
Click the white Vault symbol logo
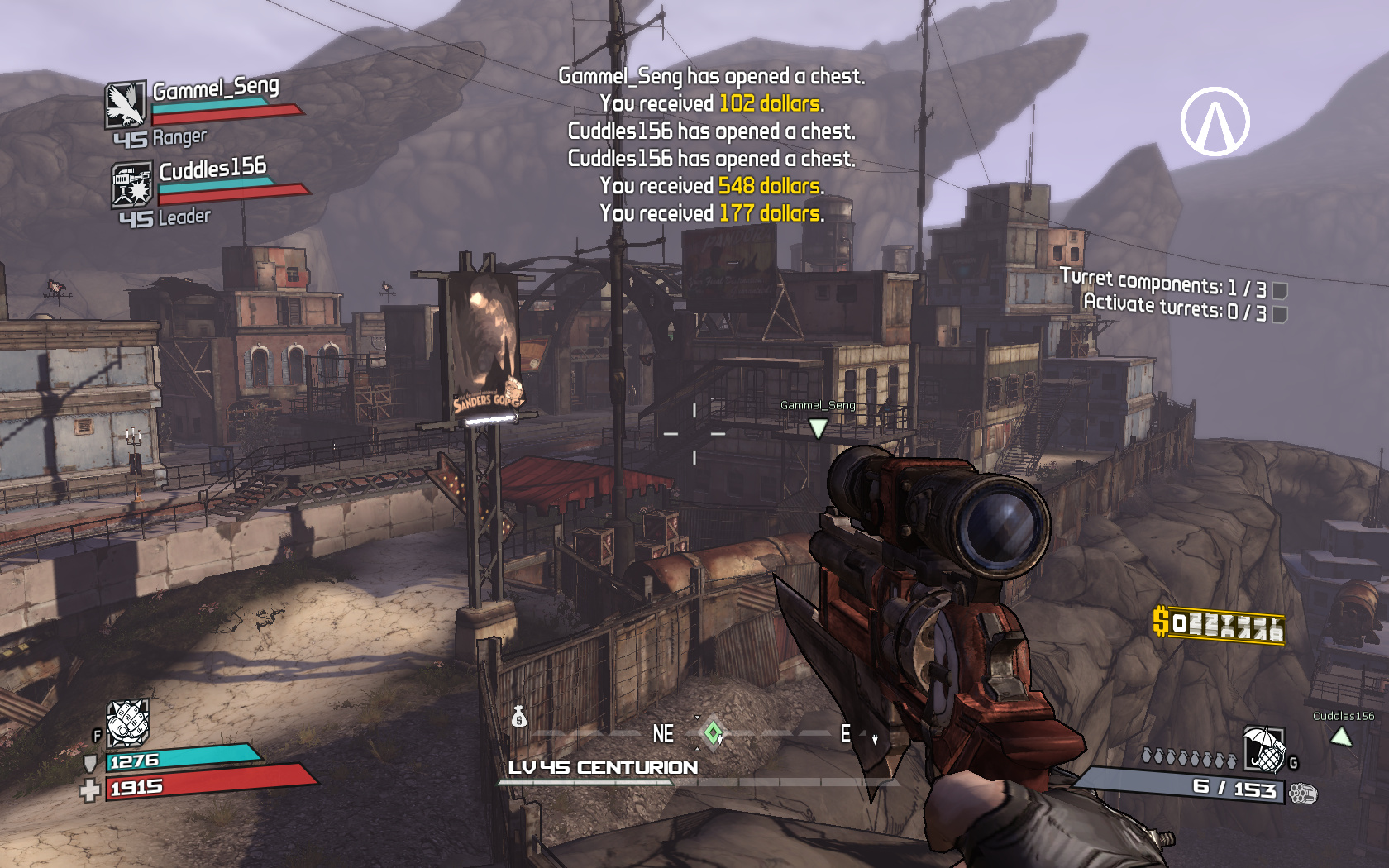pos(1215,122)
